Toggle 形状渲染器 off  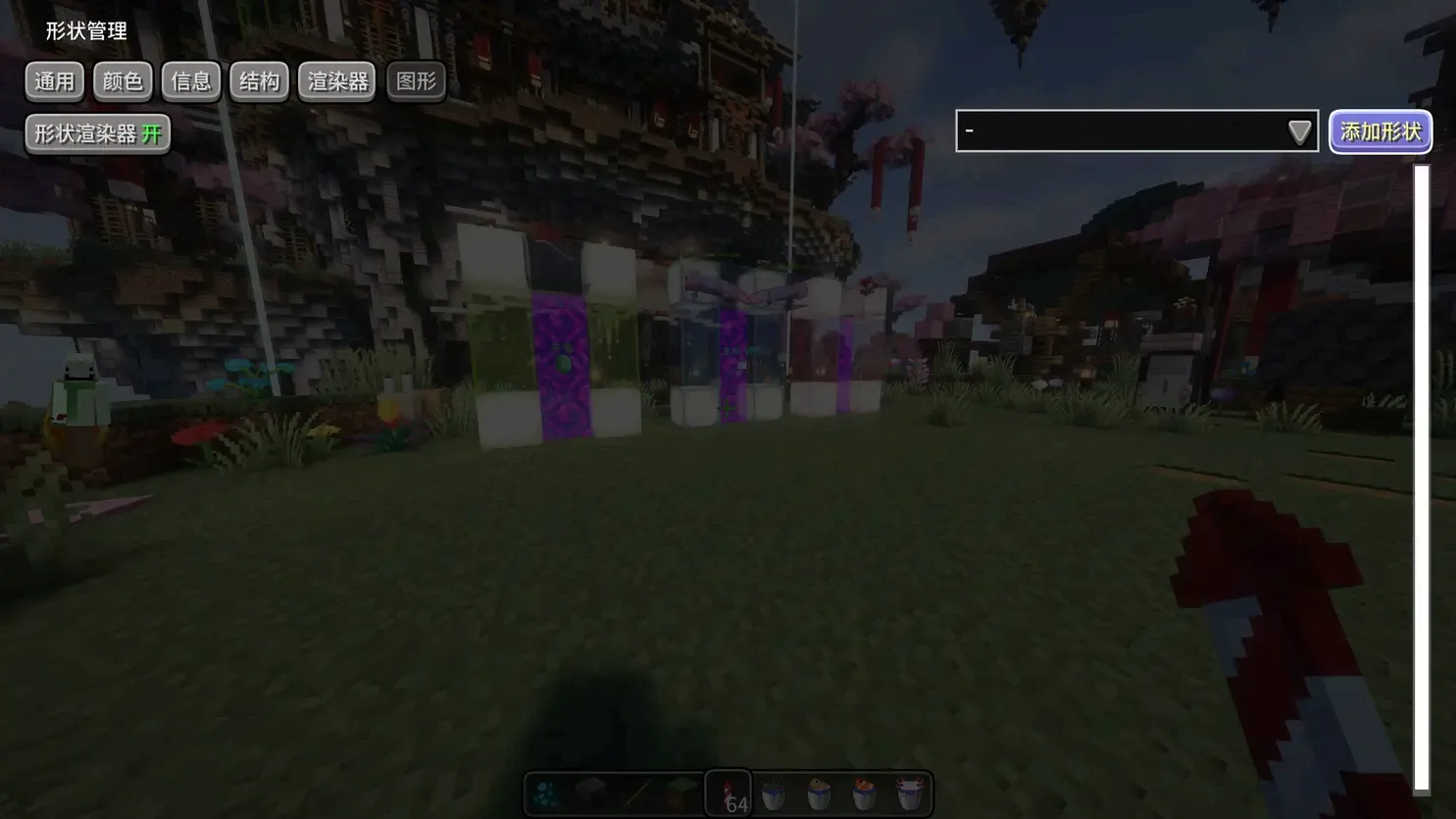point(96,133)
